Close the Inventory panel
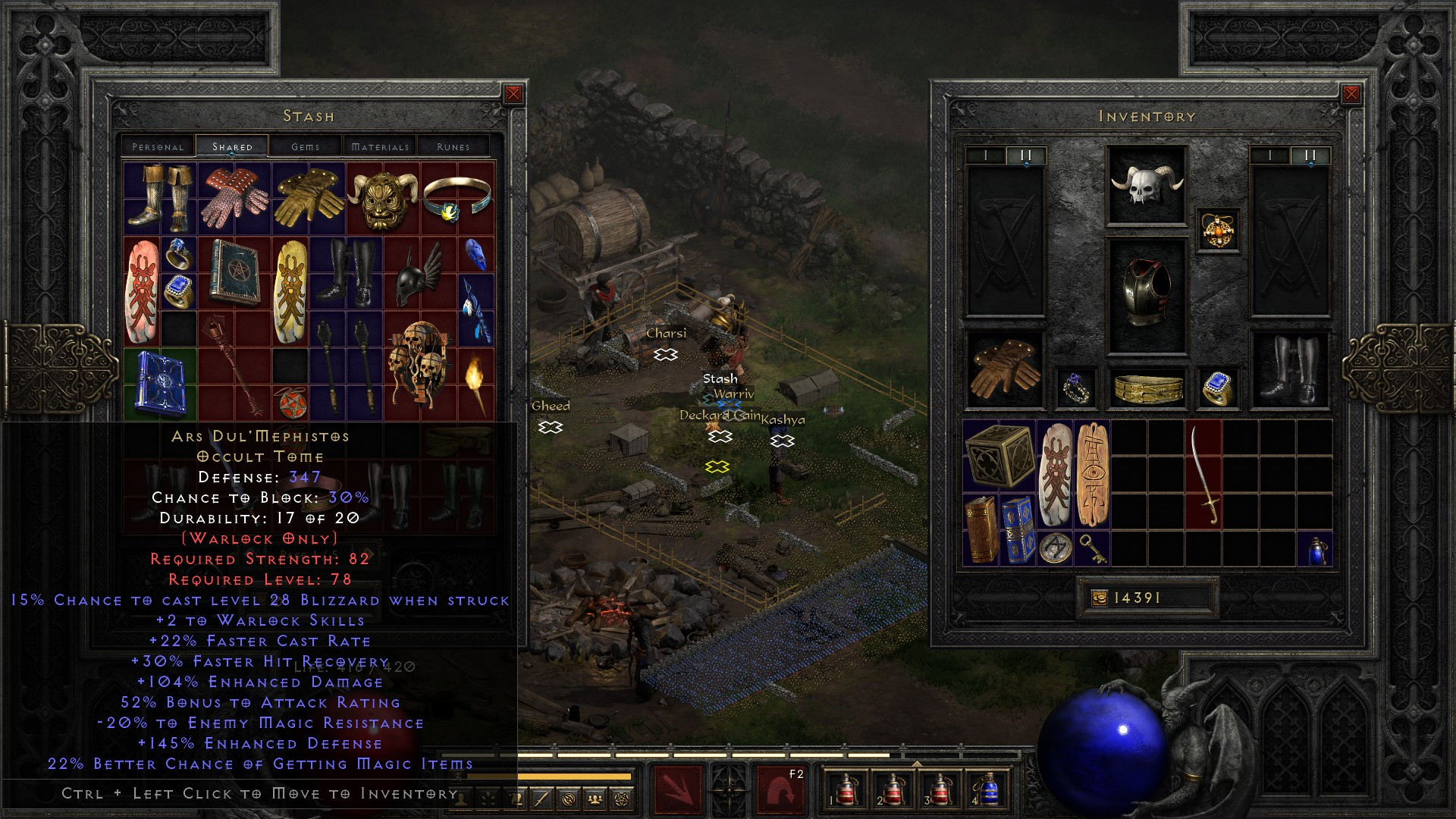Screen dimensions: 1456x819 (1351, 94)
